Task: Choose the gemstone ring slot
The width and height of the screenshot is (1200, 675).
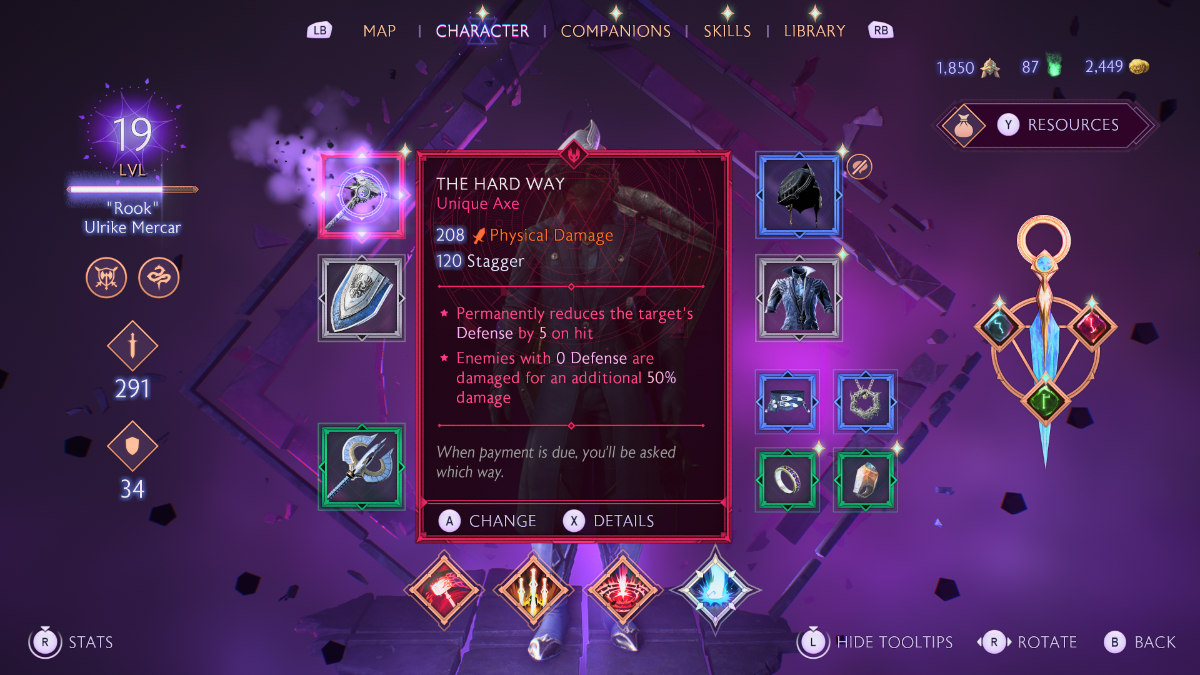Action: (x=865, y=480)
